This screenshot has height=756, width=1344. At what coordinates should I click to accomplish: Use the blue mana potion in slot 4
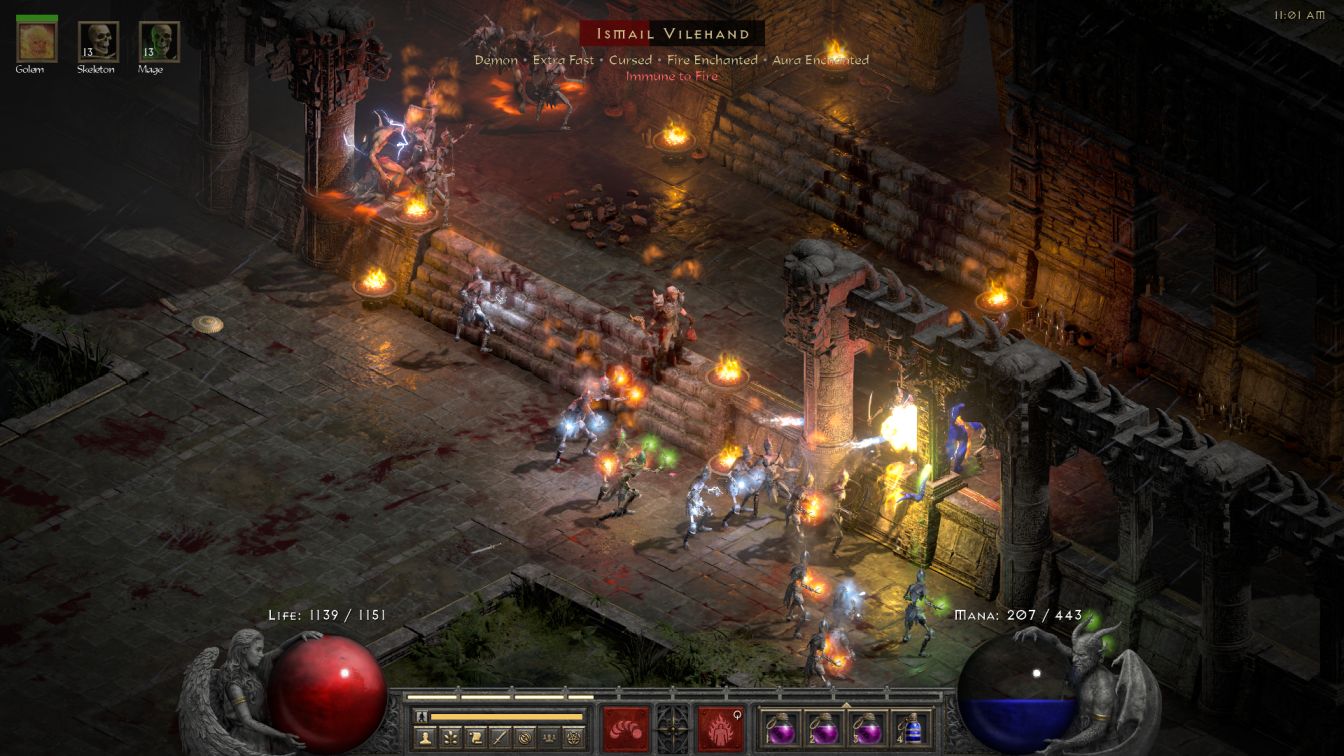(911, 730)
